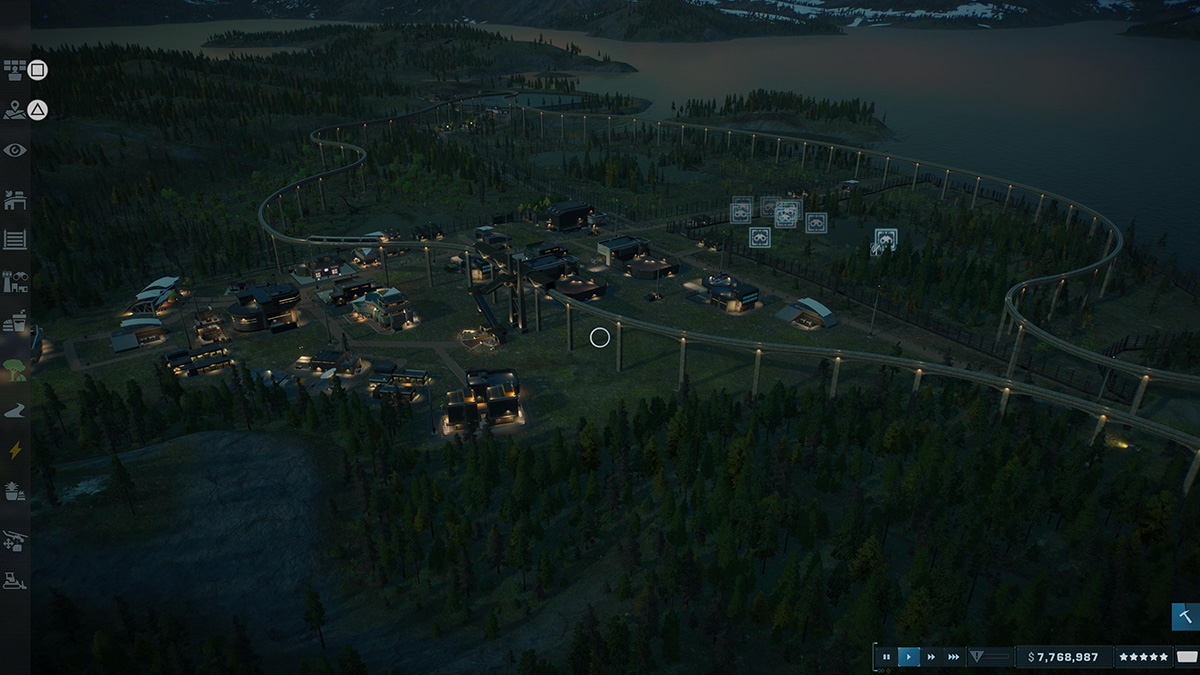Viewport: 1200px width, 675px height.
Task: Set game speed to triple fast-forward
Action: pos(954,657)
